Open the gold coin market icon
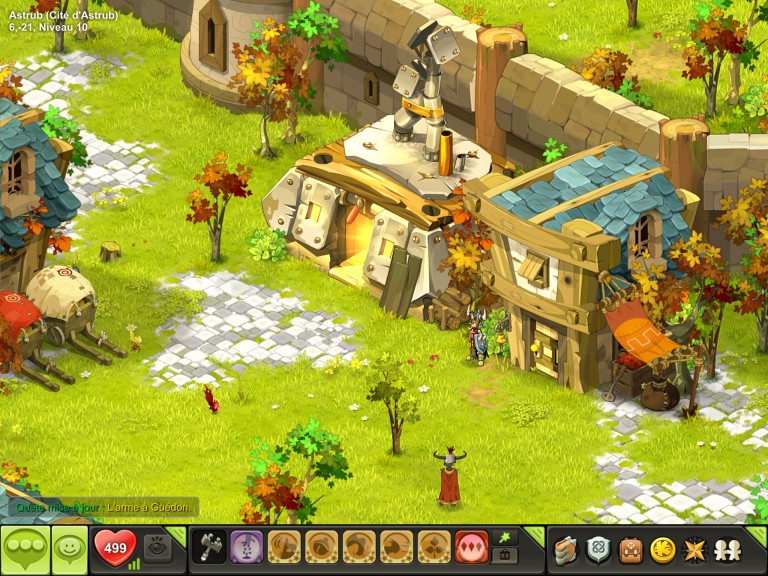This screenshot has height=576, width=768. pyautogui.click(x=662, y=549)
